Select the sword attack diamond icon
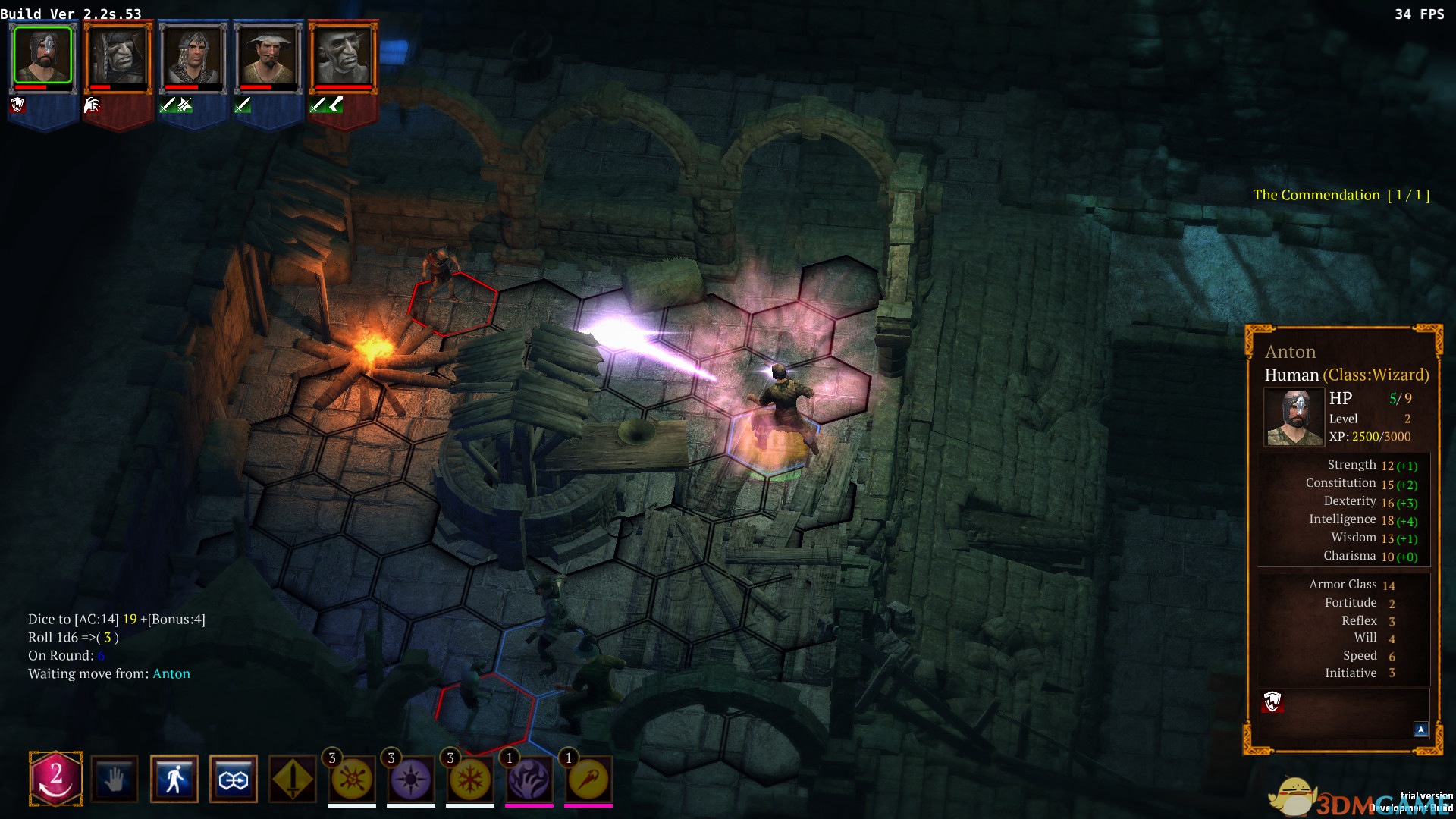1456x819 pixels. click(x=293, y=779)
